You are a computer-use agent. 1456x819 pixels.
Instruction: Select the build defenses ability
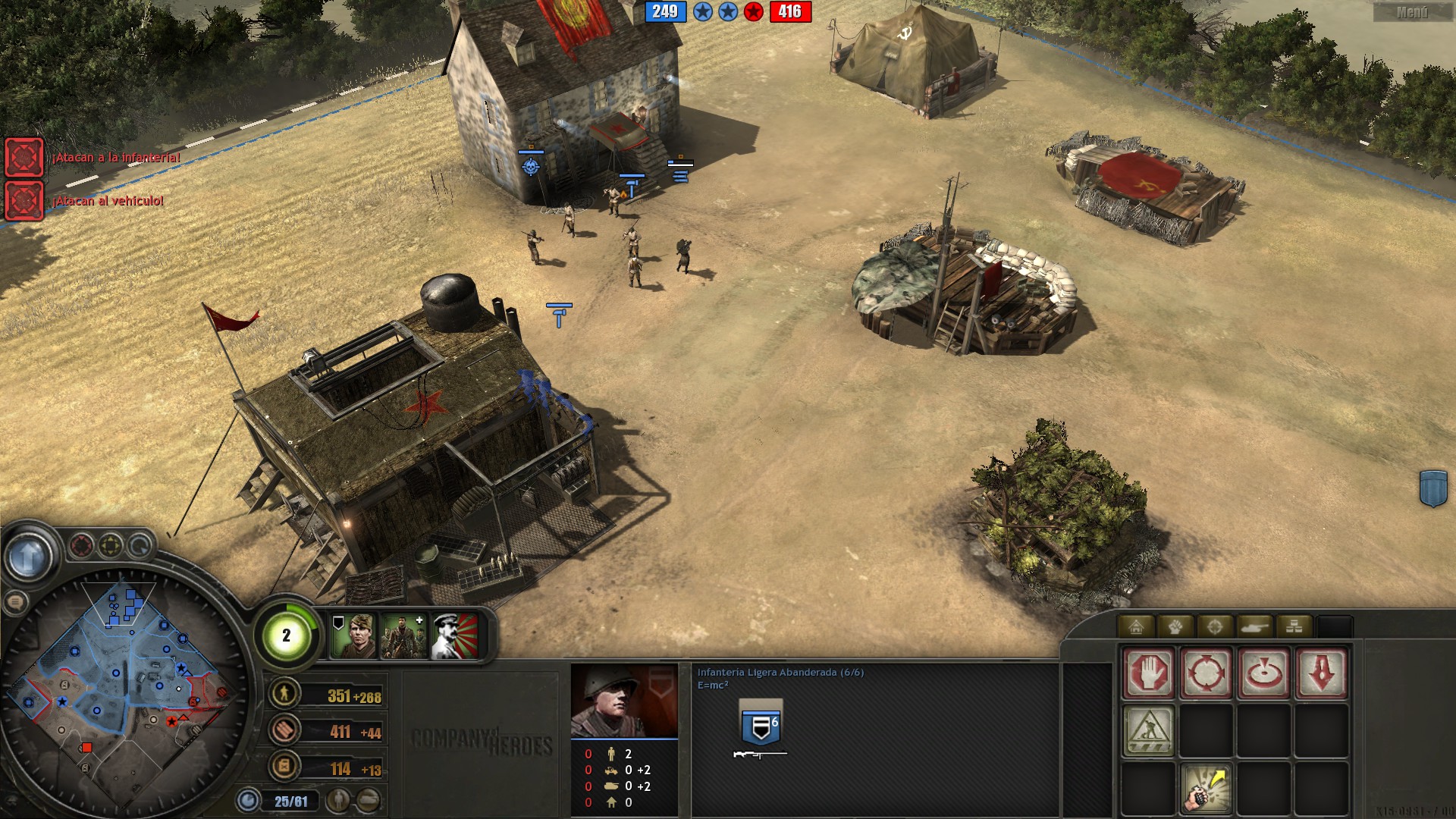[1149, 731]
